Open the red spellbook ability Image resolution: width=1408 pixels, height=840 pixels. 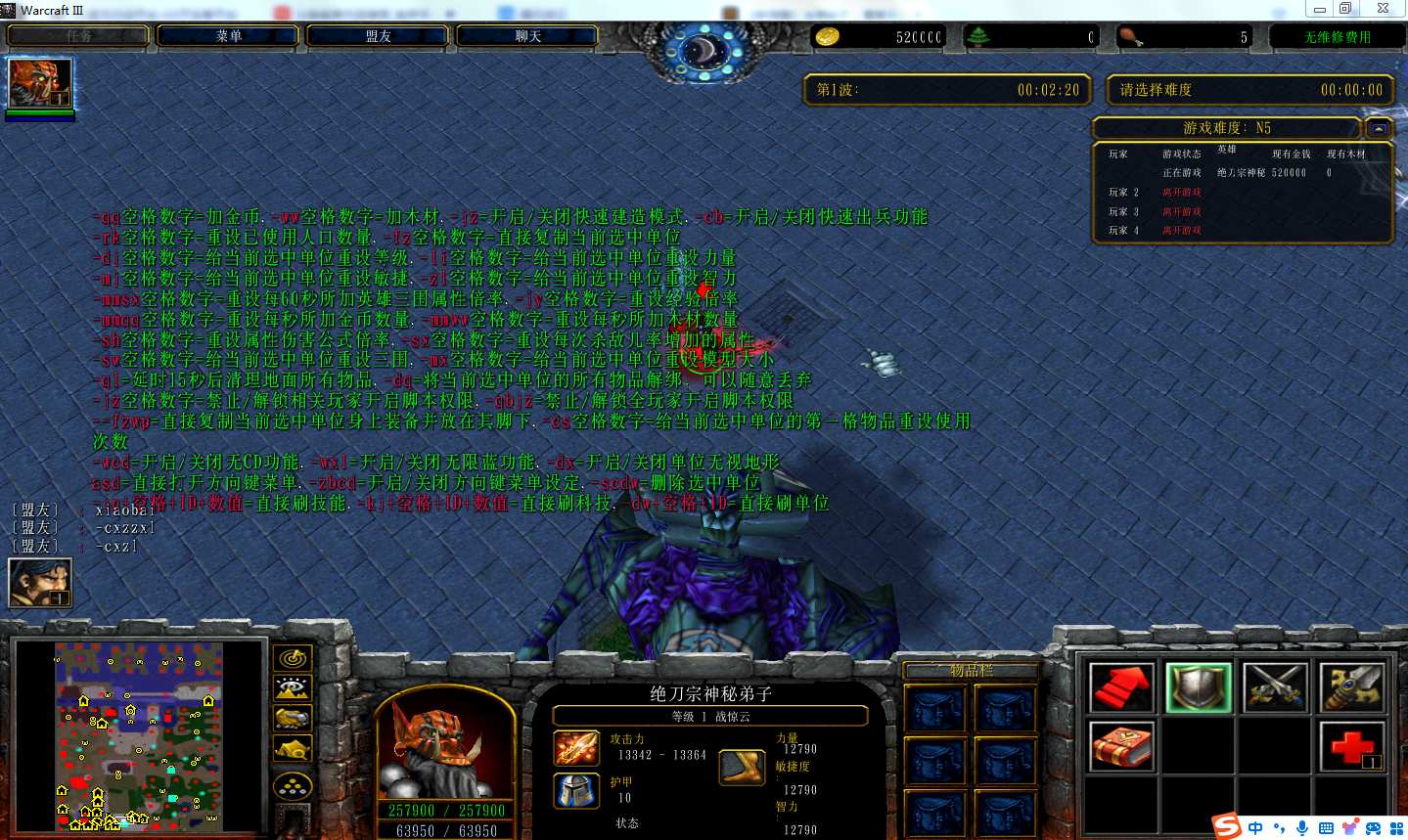tap(1120, 746)
